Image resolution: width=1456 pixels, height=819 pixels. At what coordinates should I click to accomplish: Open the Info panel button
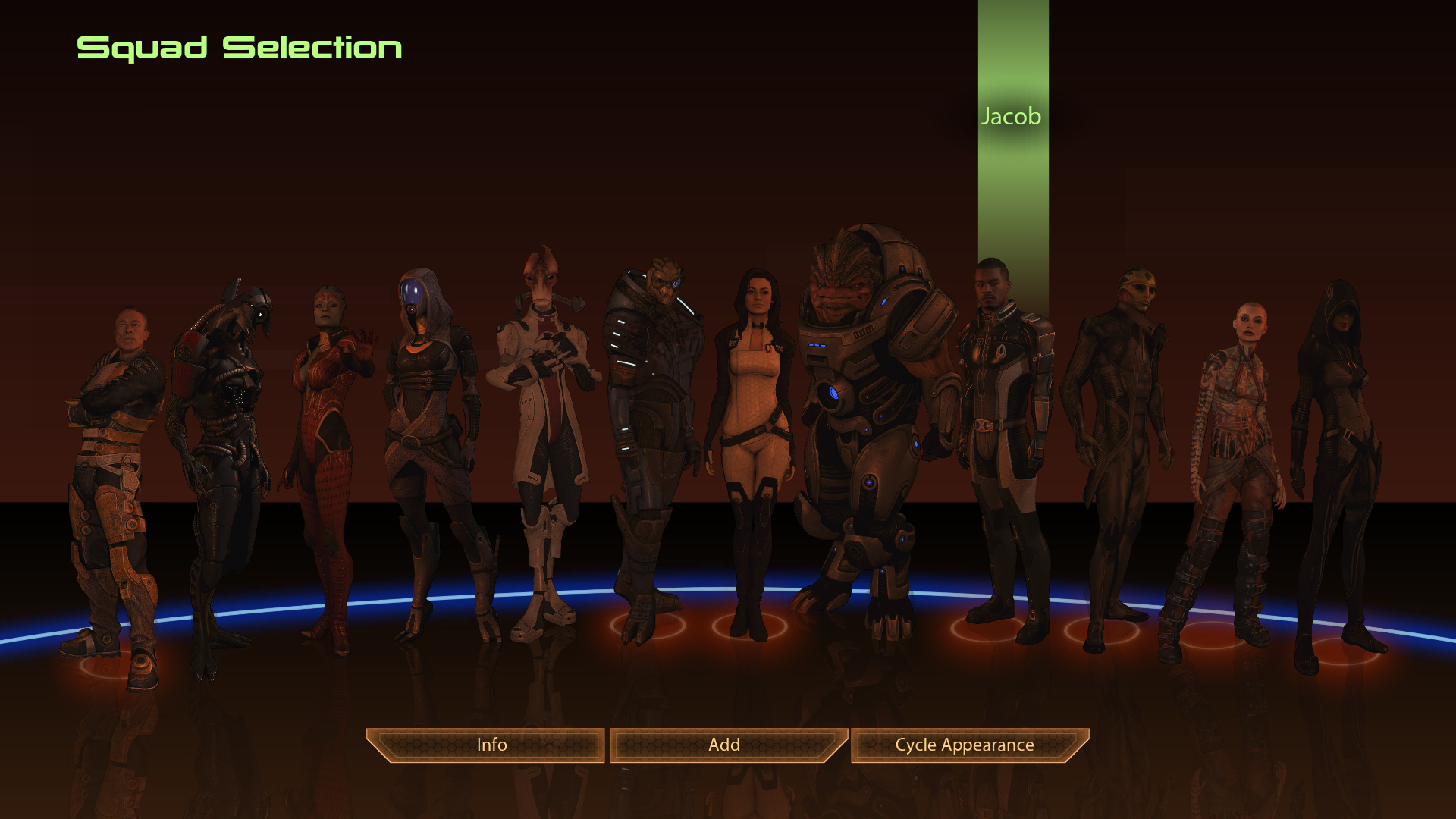coord(491,745)
